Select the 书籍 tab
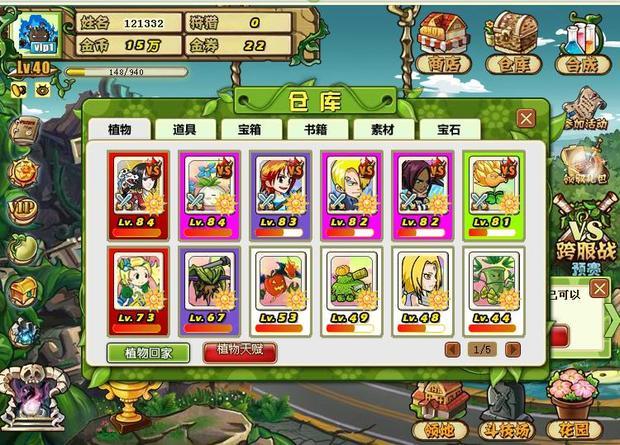The width and height of the screenshot is (620, 445). coord(315,129)
